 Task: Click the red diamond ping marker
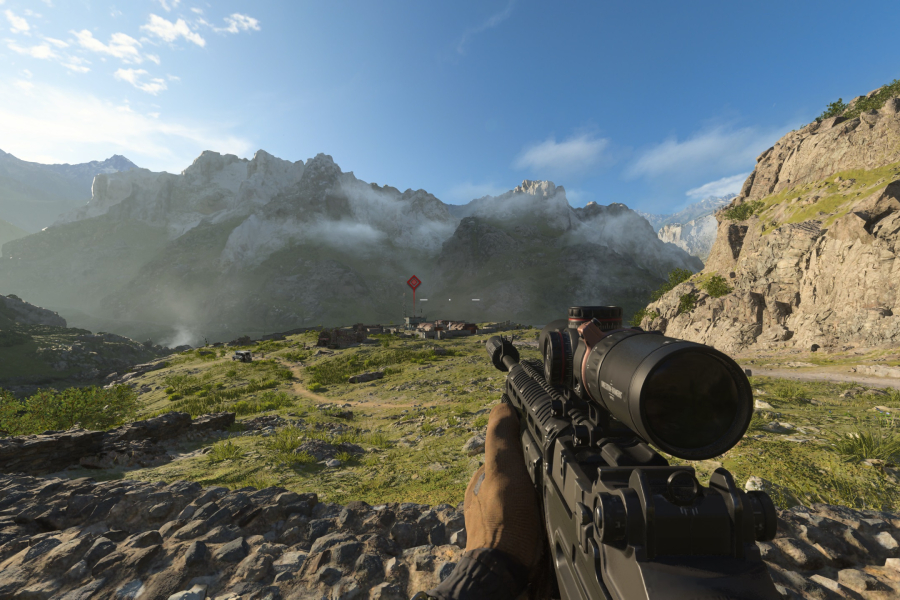coord(413,283)
